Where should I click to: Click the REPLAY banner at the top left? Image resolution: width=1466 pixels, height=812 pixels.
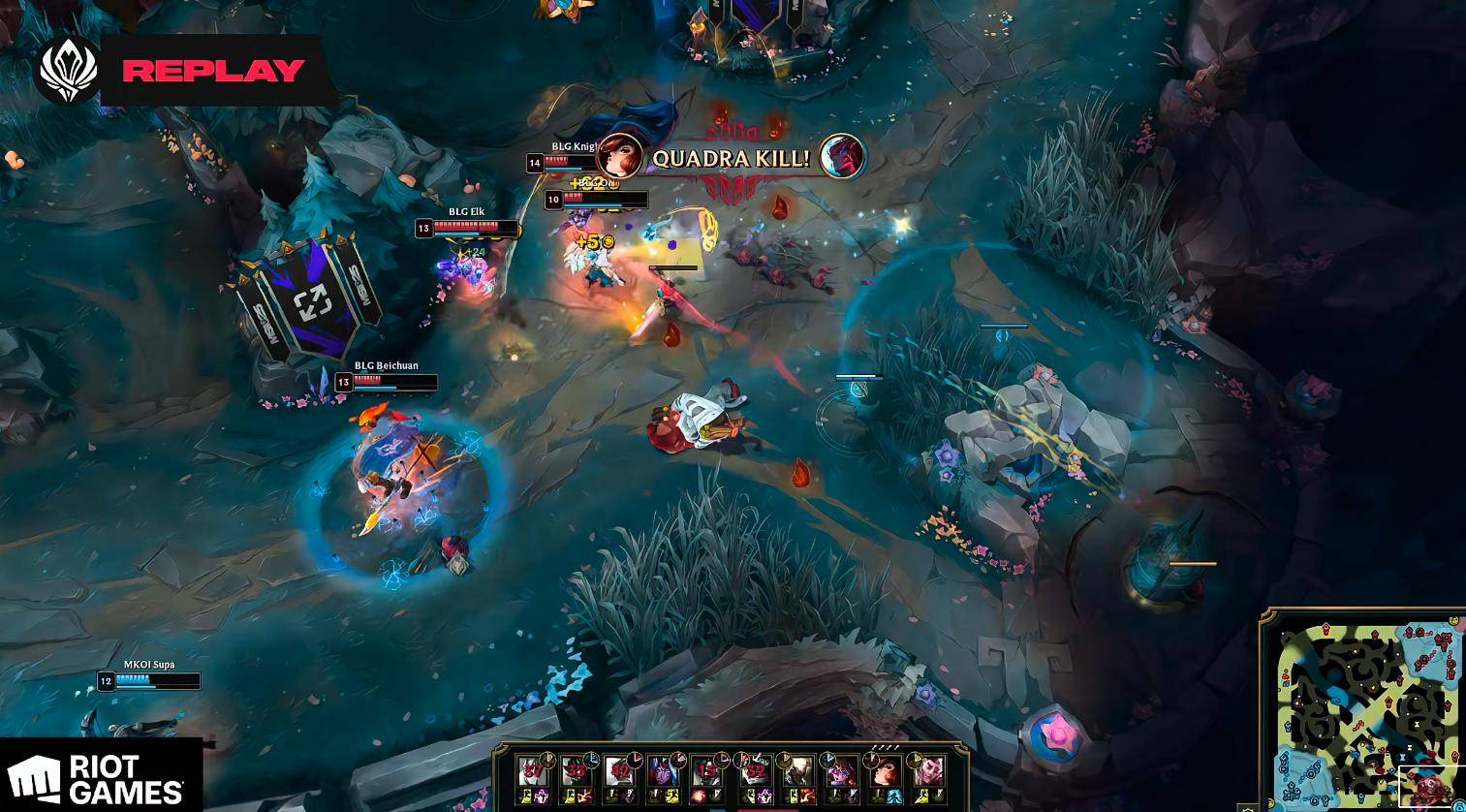click(213, 70)
